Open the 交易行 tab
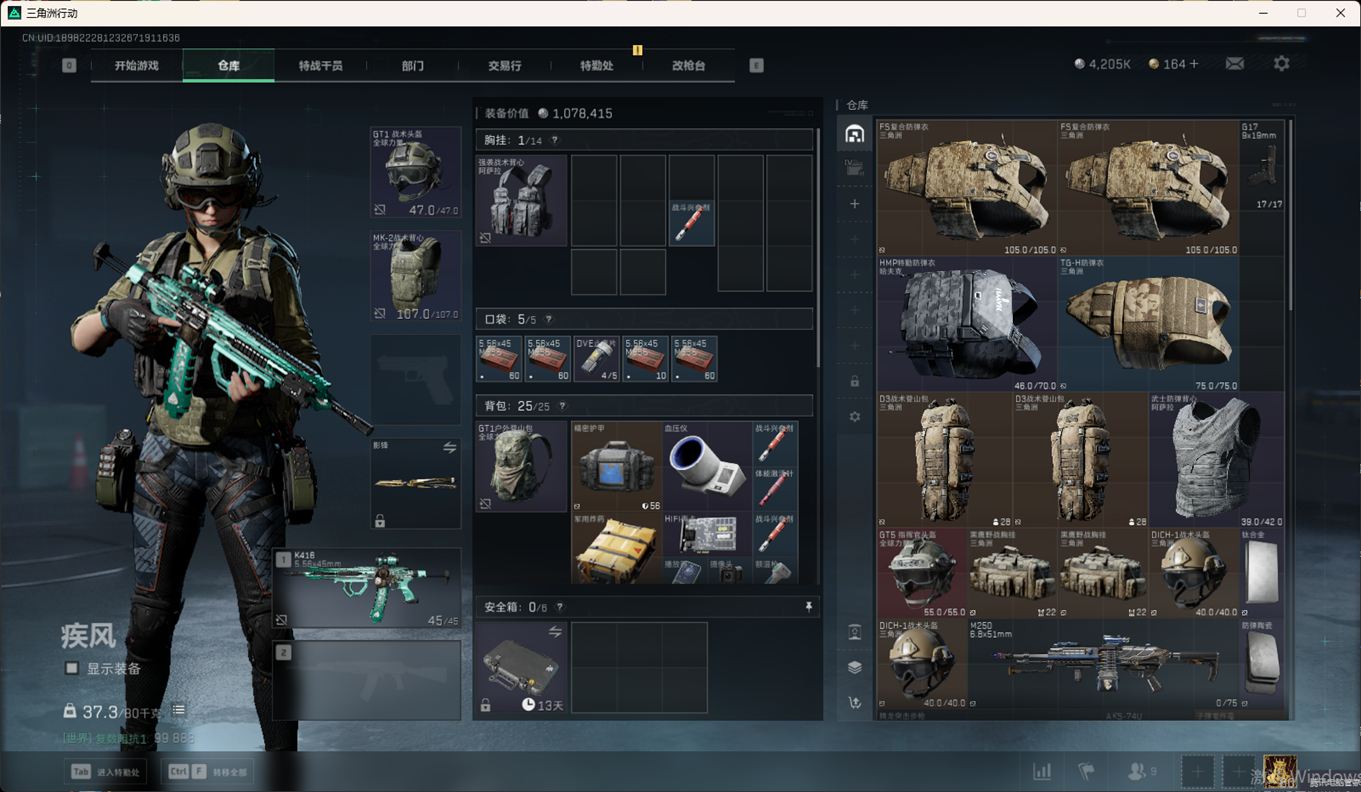 tap(504, 66)
